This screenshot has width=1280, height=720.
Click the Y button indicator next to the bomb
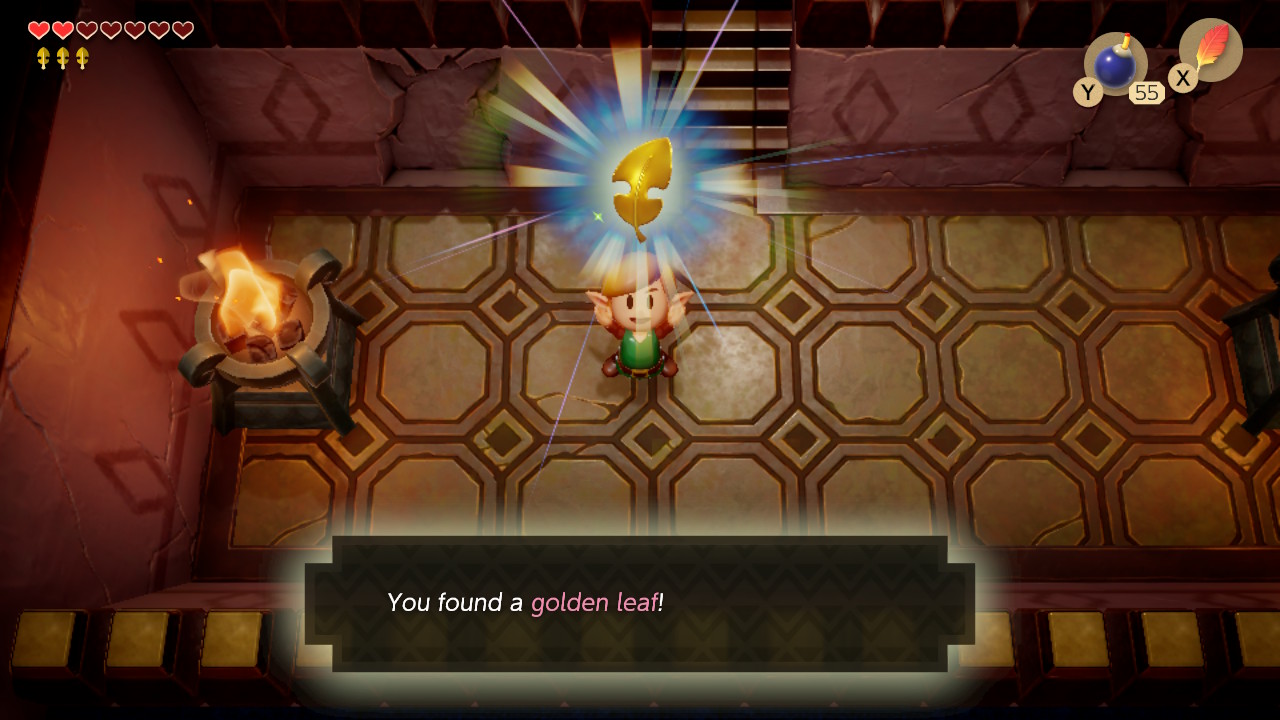(1090, 92)
